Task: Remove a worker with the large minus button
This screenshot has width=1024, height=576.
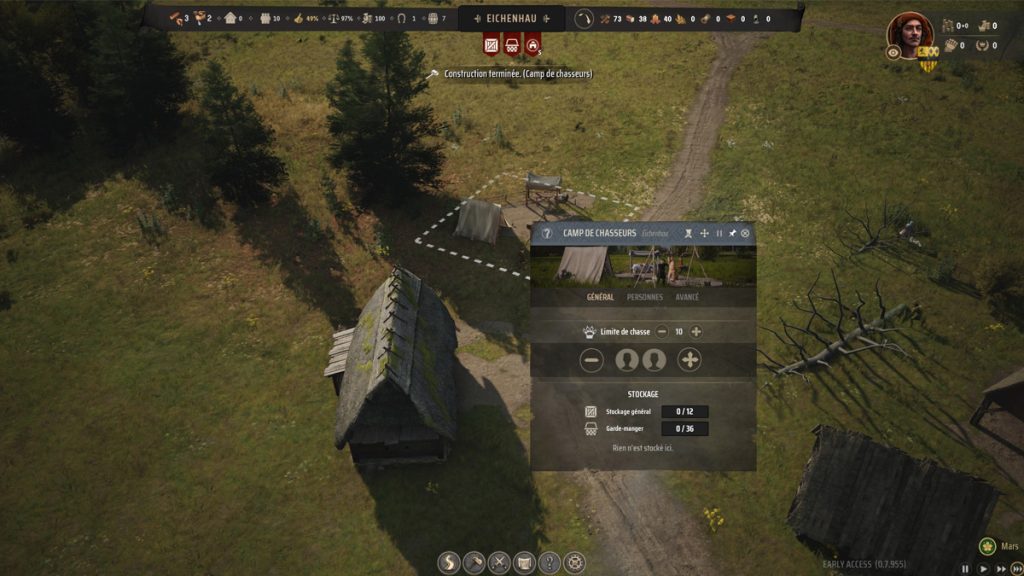Action: point(592,360)
